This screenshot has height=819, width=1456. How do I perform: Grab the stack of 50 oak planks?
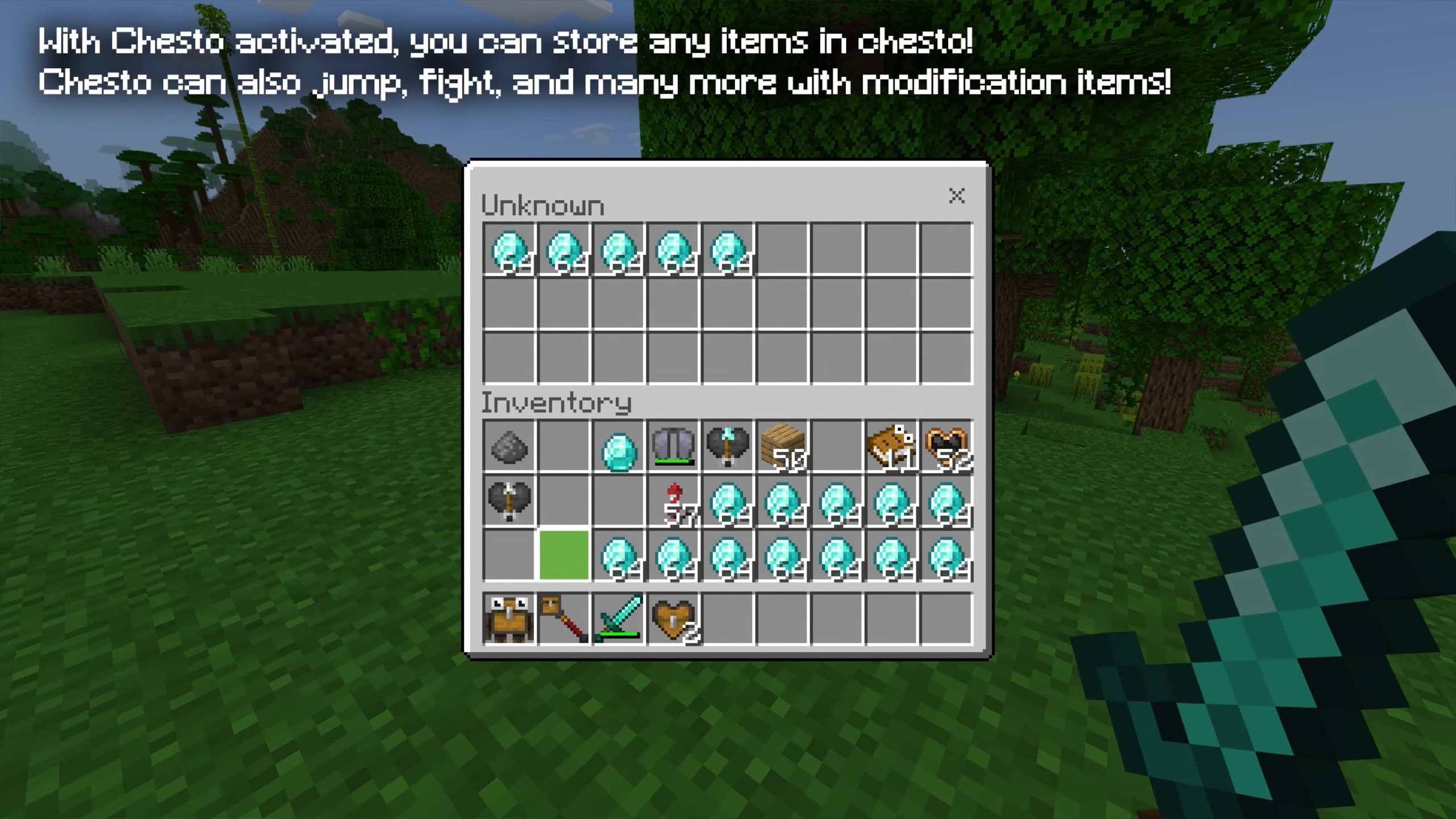[x=783, y=447]
